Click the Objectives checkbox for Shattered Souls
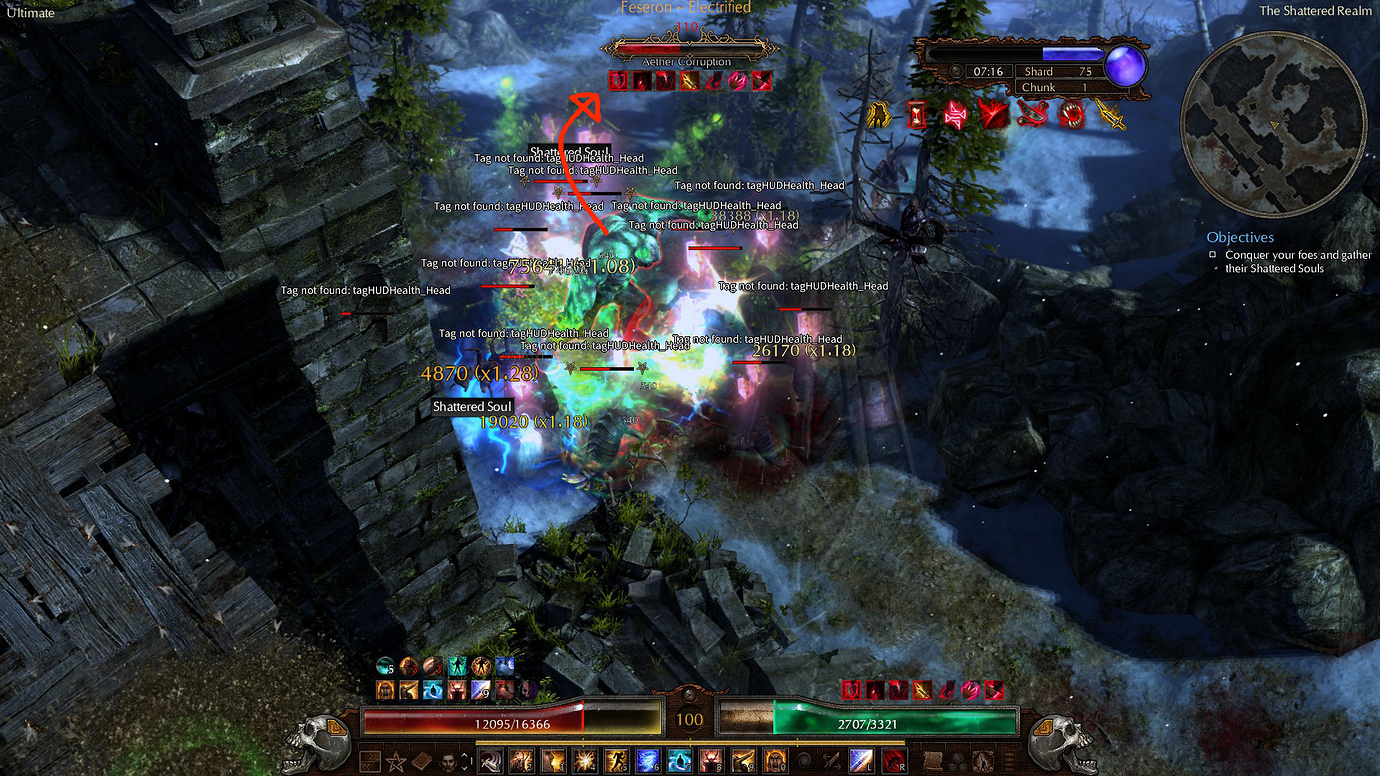 pyautogui.click(x=1213, y=254)
